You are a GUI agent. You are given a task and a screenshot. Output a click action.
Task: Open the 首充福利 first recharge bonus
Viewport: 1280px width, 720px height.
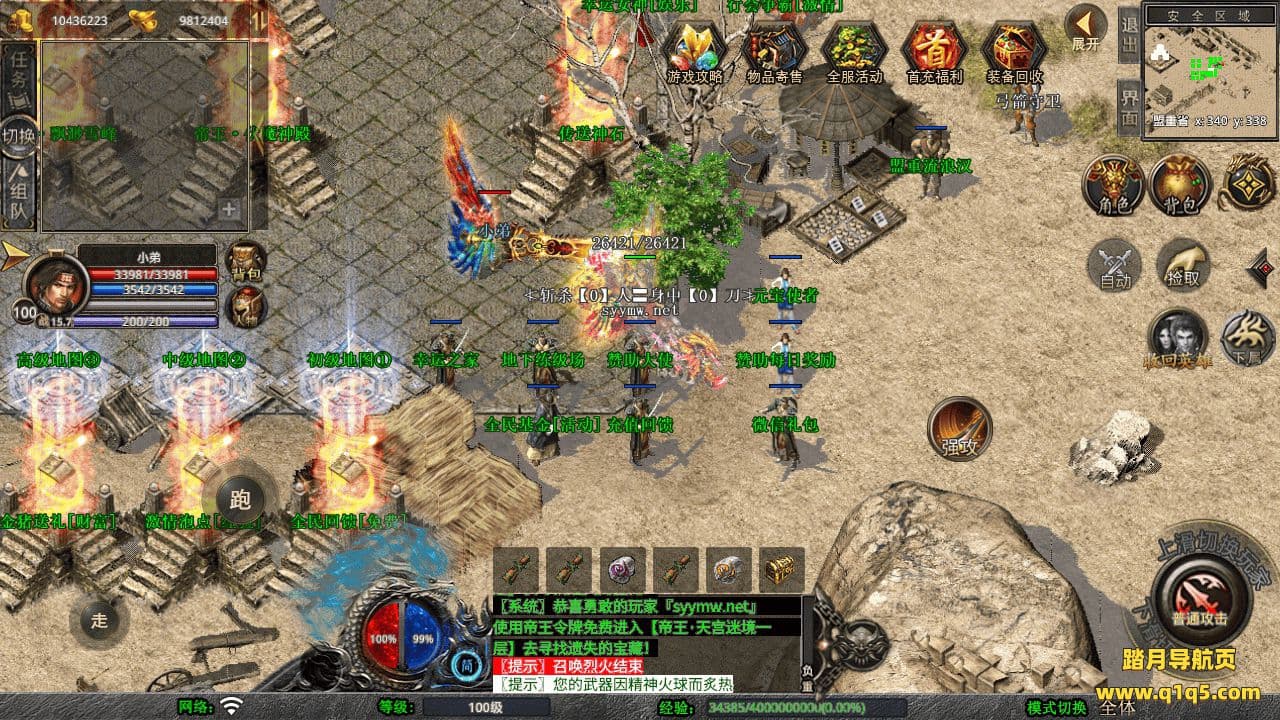(934, 52)
